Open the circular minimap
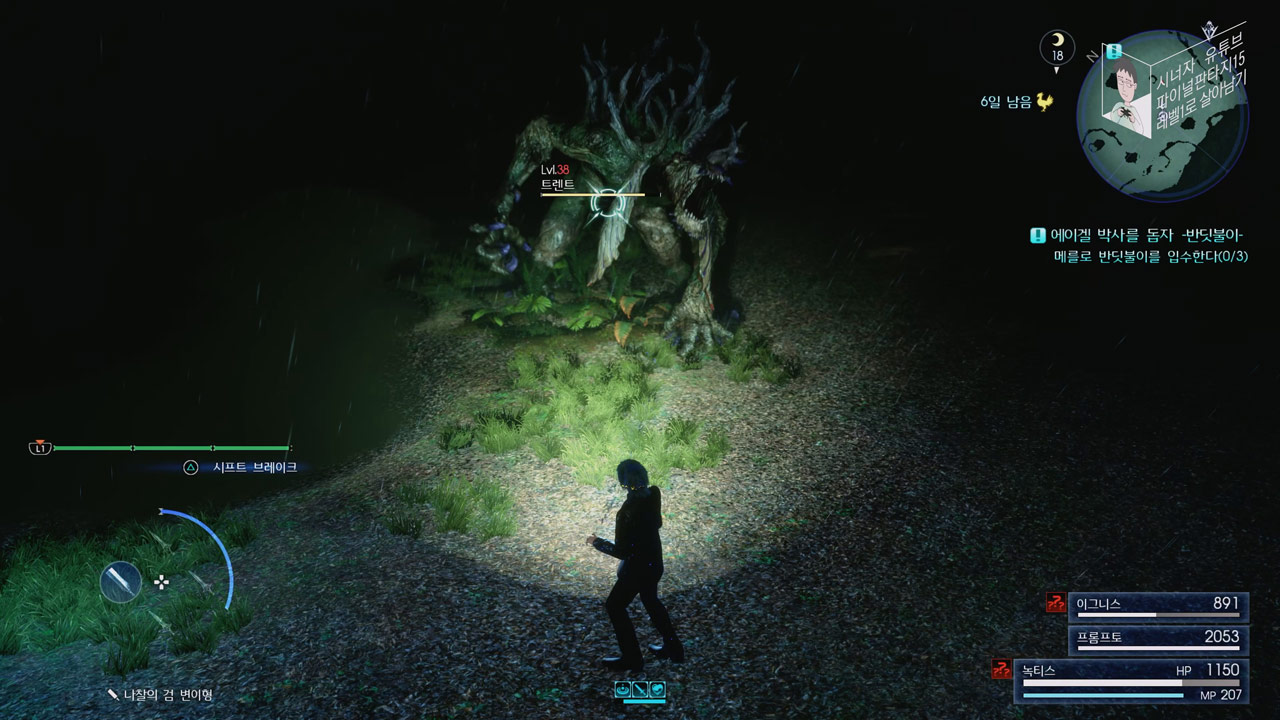This screenshot has width=1280, height=720. [1163, 115]
